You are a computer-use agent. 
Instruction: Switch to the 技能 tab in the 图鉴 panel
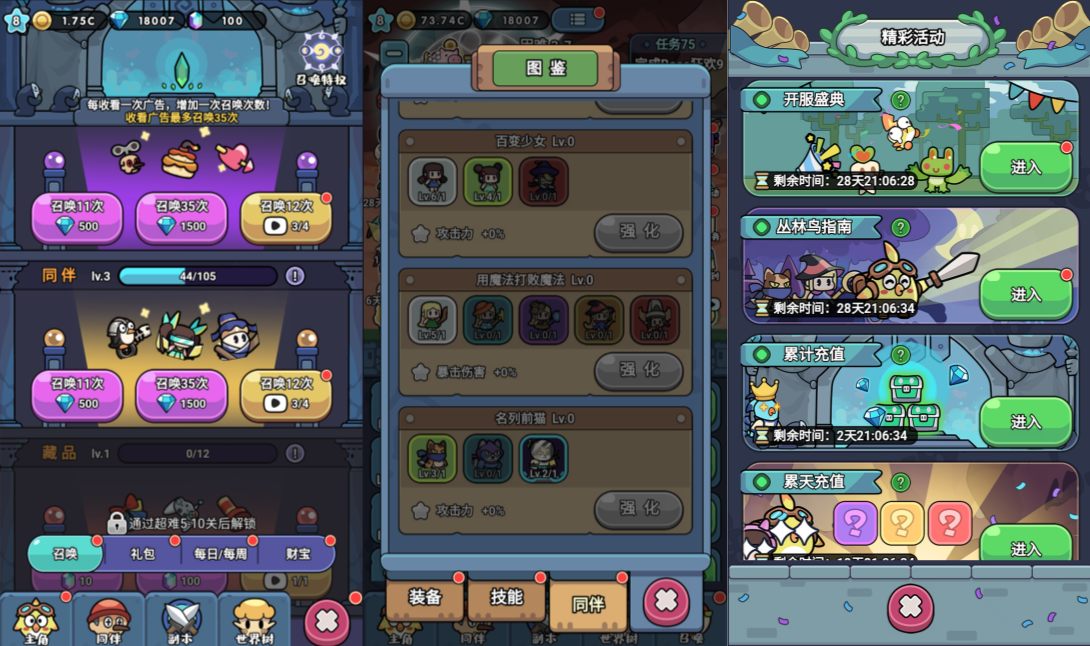pyautogui.click(x=507, y=599)
